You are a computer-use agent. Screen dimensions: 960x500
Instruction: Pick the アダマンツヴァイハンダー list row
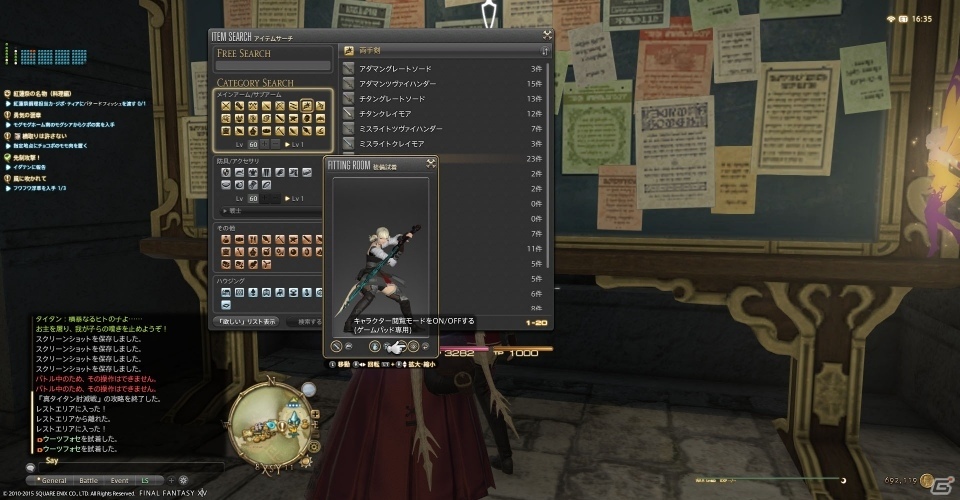pyautogui.click(x=440, y=84)
